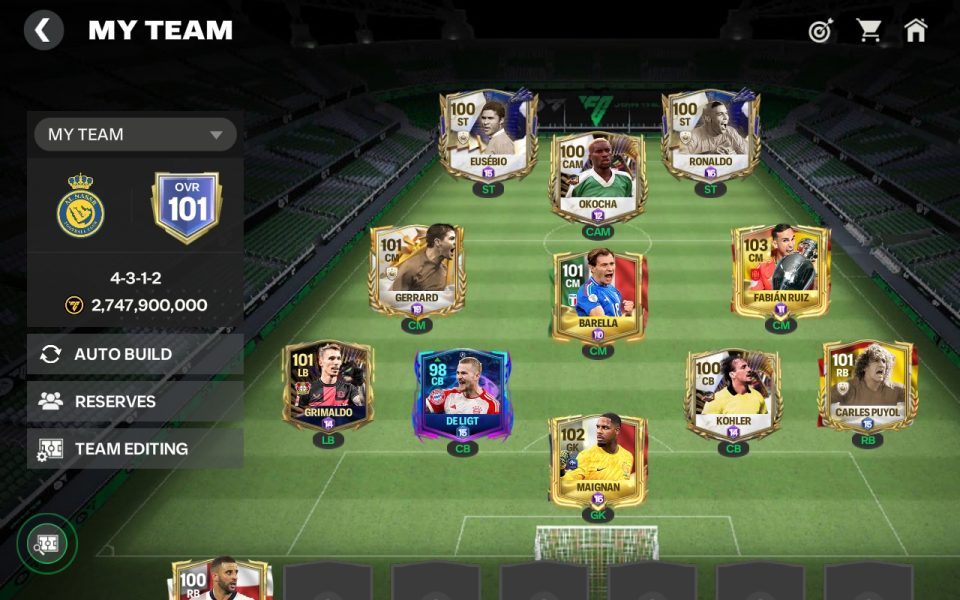Open the RESERVES list

tap(135, 401)
